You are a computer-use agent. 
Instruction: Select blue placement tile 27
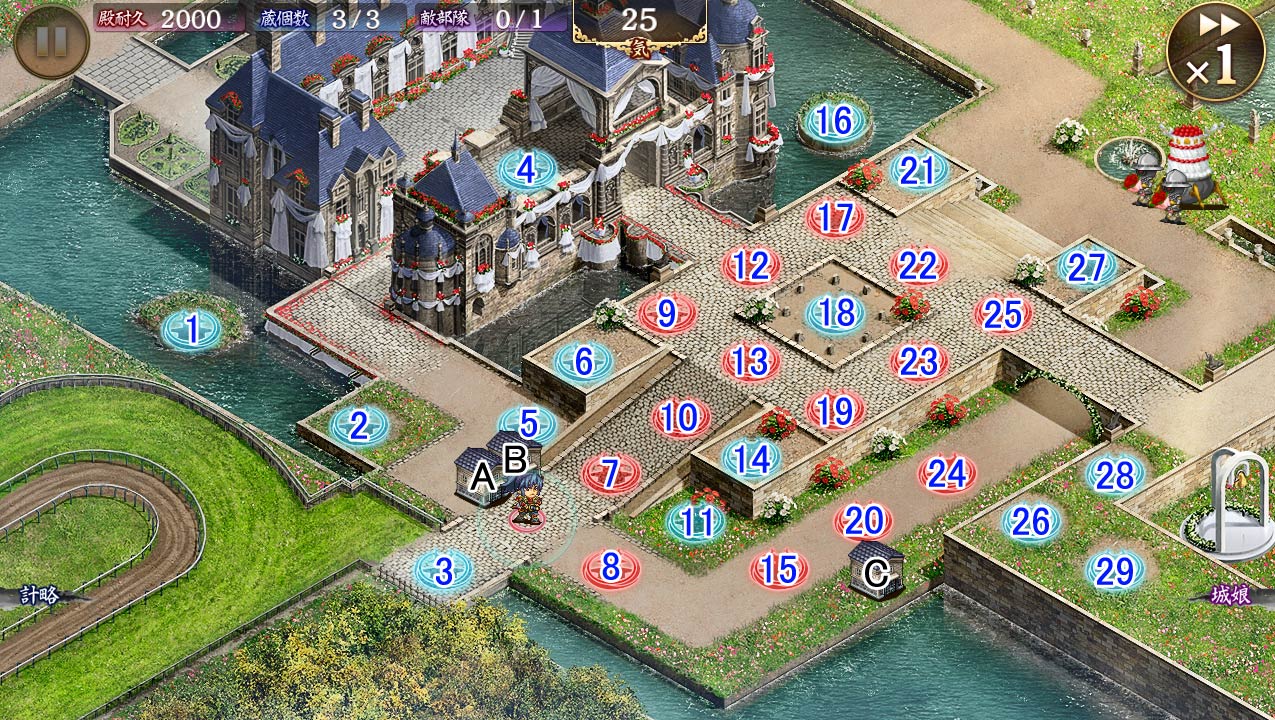(x=1086, y=267)
